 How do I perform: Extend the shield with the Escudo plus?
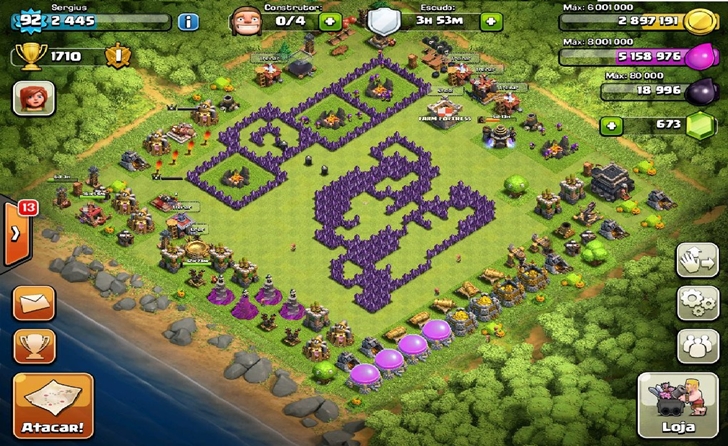pos(490,20)
